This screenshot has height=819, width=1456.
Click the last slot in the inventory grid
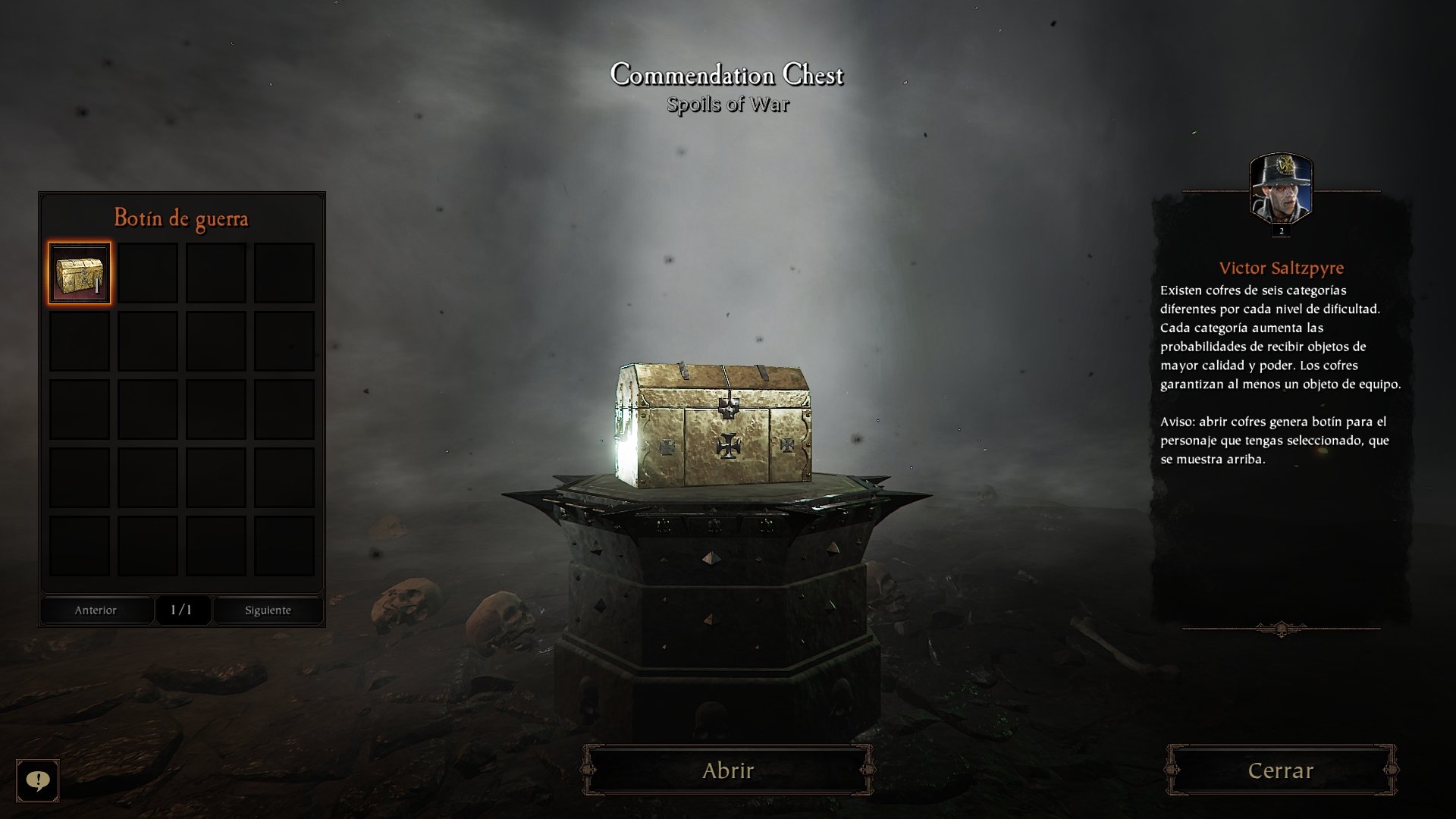click(284, 544)
